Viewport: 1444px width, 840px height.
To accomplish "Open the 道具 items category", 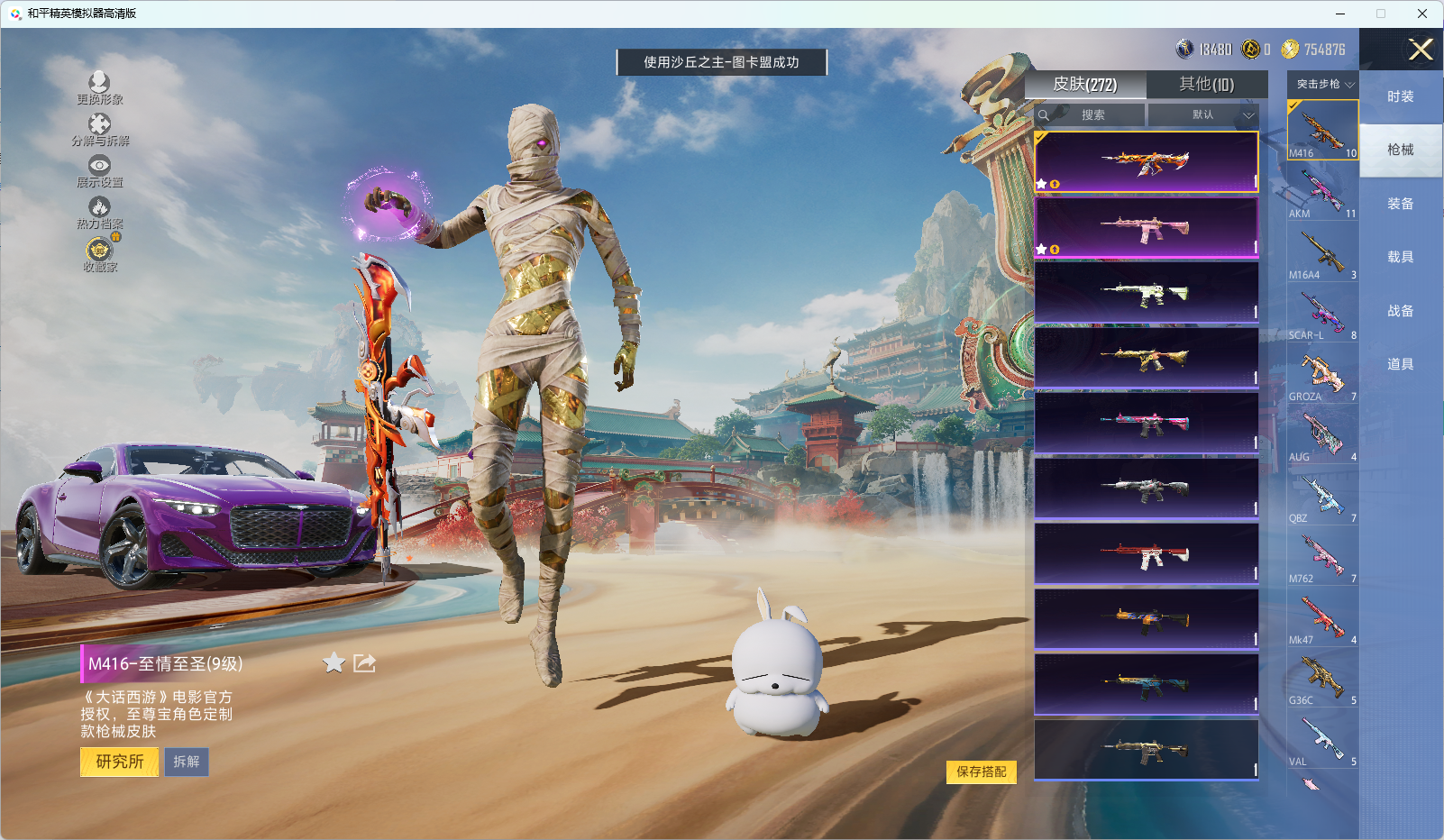I will click(x=1400, y=364).
